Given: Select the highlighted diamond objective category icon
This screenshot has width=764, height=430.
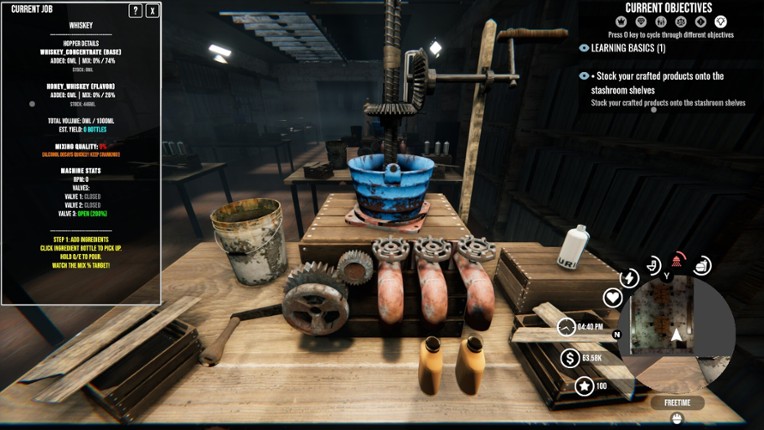Looking at the screenshot, I should 721,22.
